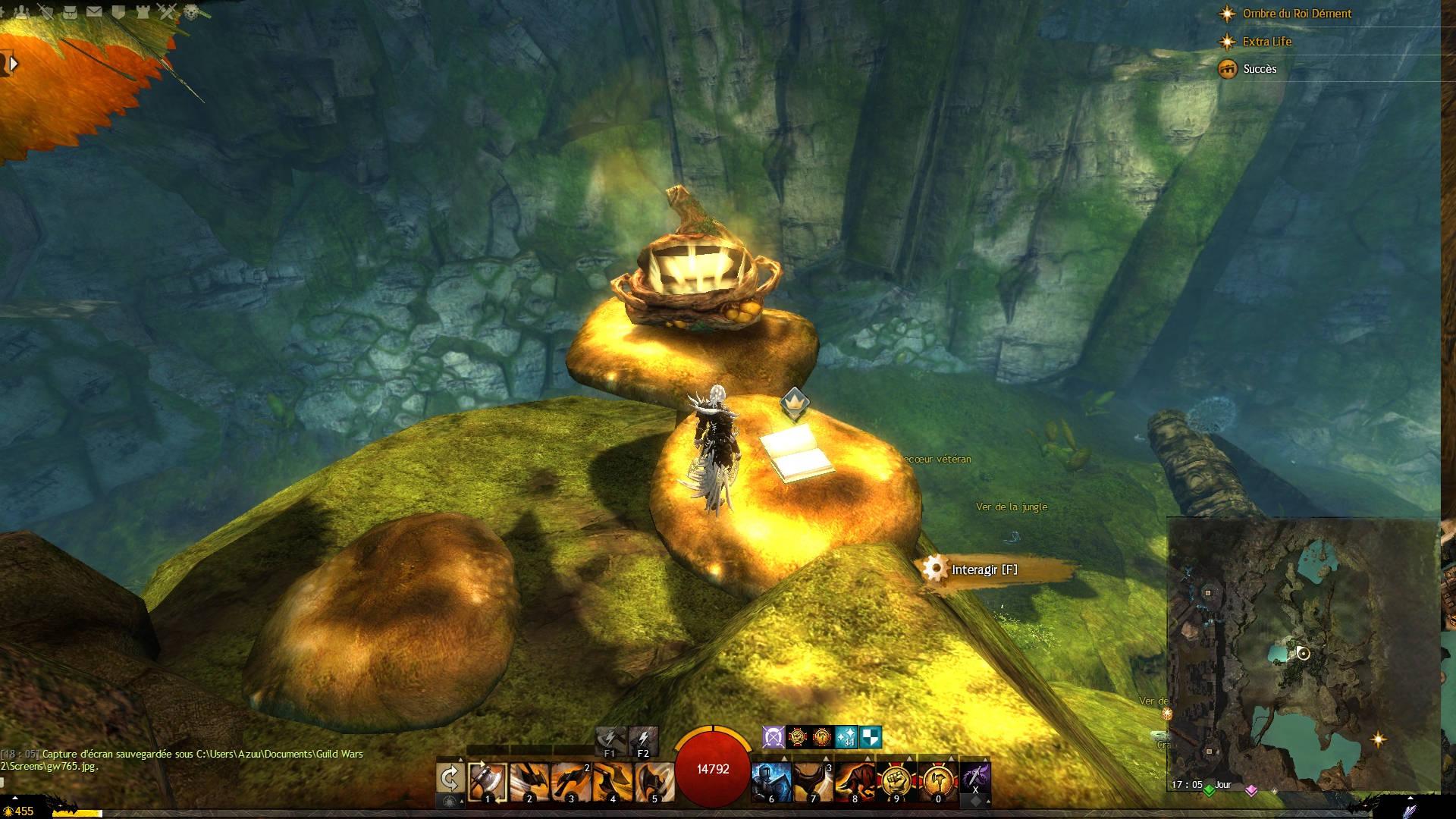This screenshot has height=819, width=1456.
Task: Open the Succès achievements entry
Action: coord(1260,69)
